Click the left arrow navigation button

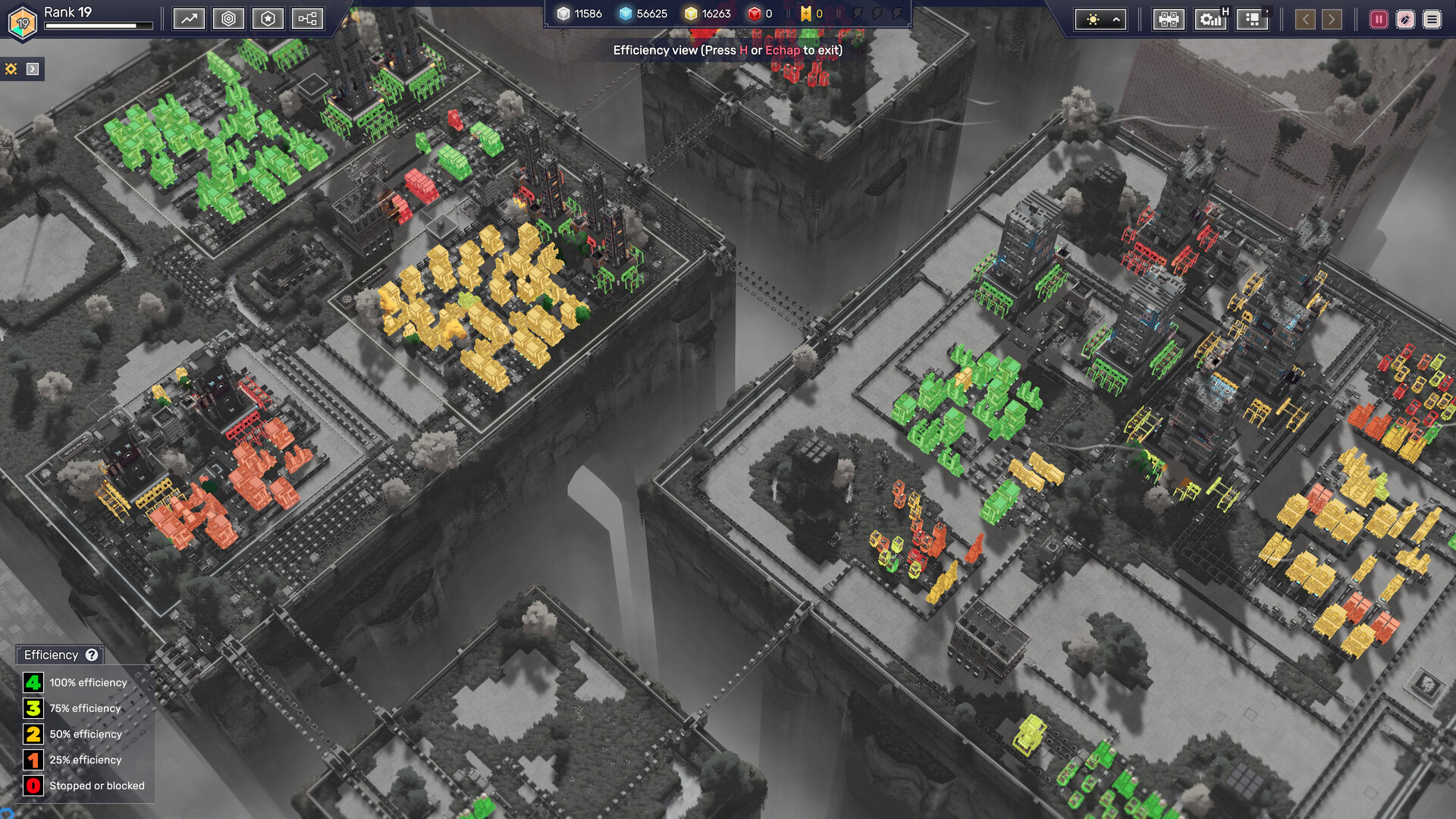1305,20
